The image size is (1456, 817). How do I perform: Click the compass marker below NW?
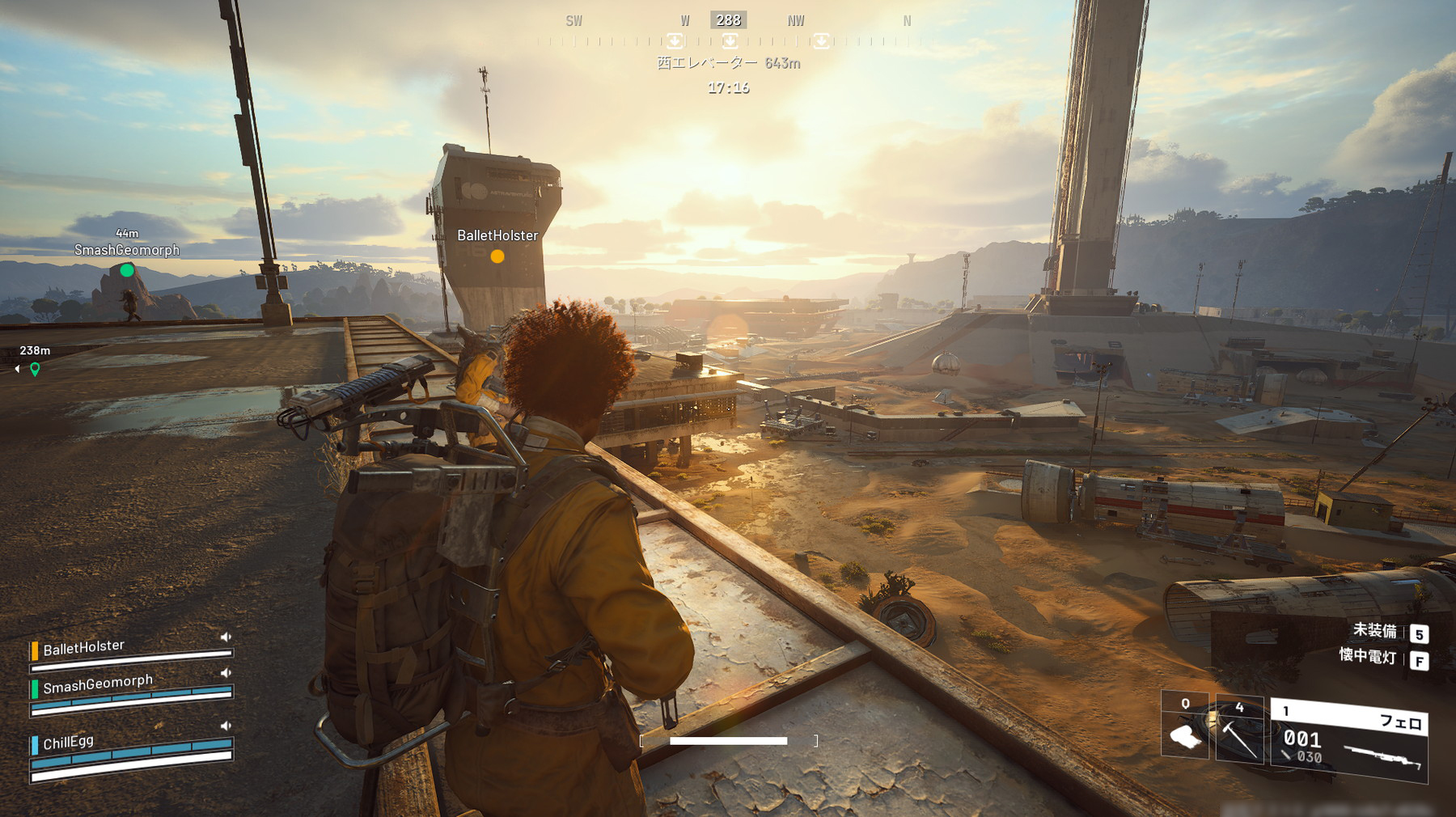tap(821, 40)
